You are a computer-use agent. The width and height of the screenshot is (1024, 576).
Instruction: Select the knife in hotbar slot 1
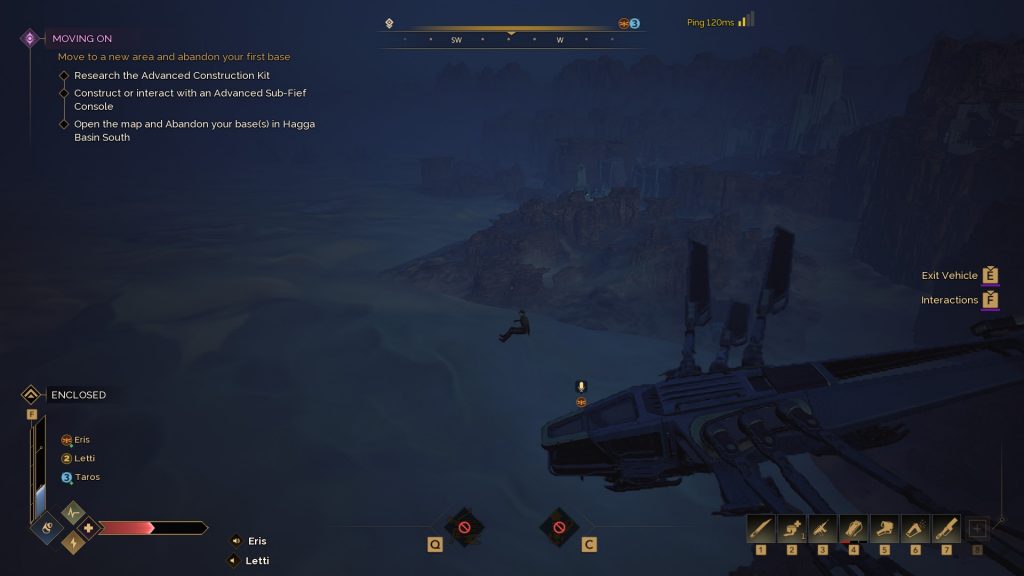761,528
